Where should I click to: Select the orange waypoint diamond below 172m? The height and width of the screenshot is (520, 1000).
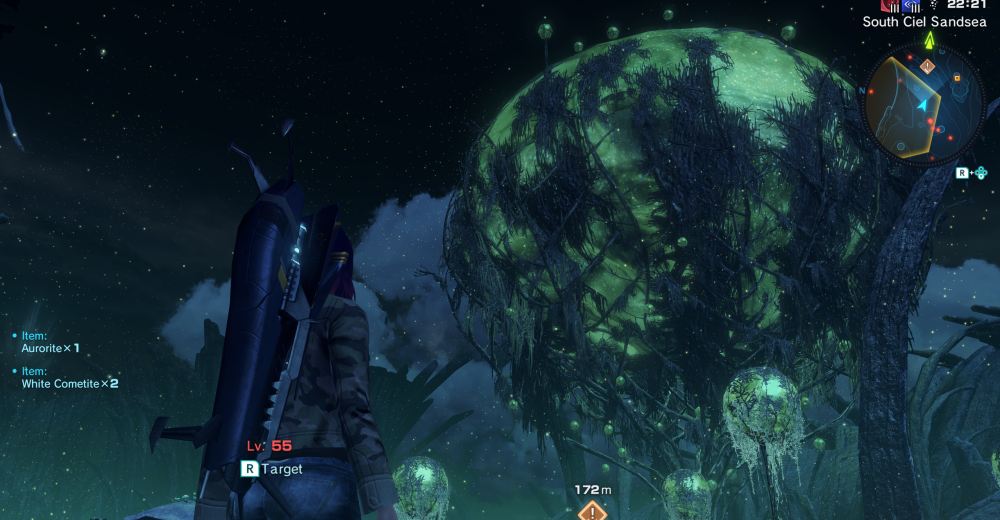point(592,511)
